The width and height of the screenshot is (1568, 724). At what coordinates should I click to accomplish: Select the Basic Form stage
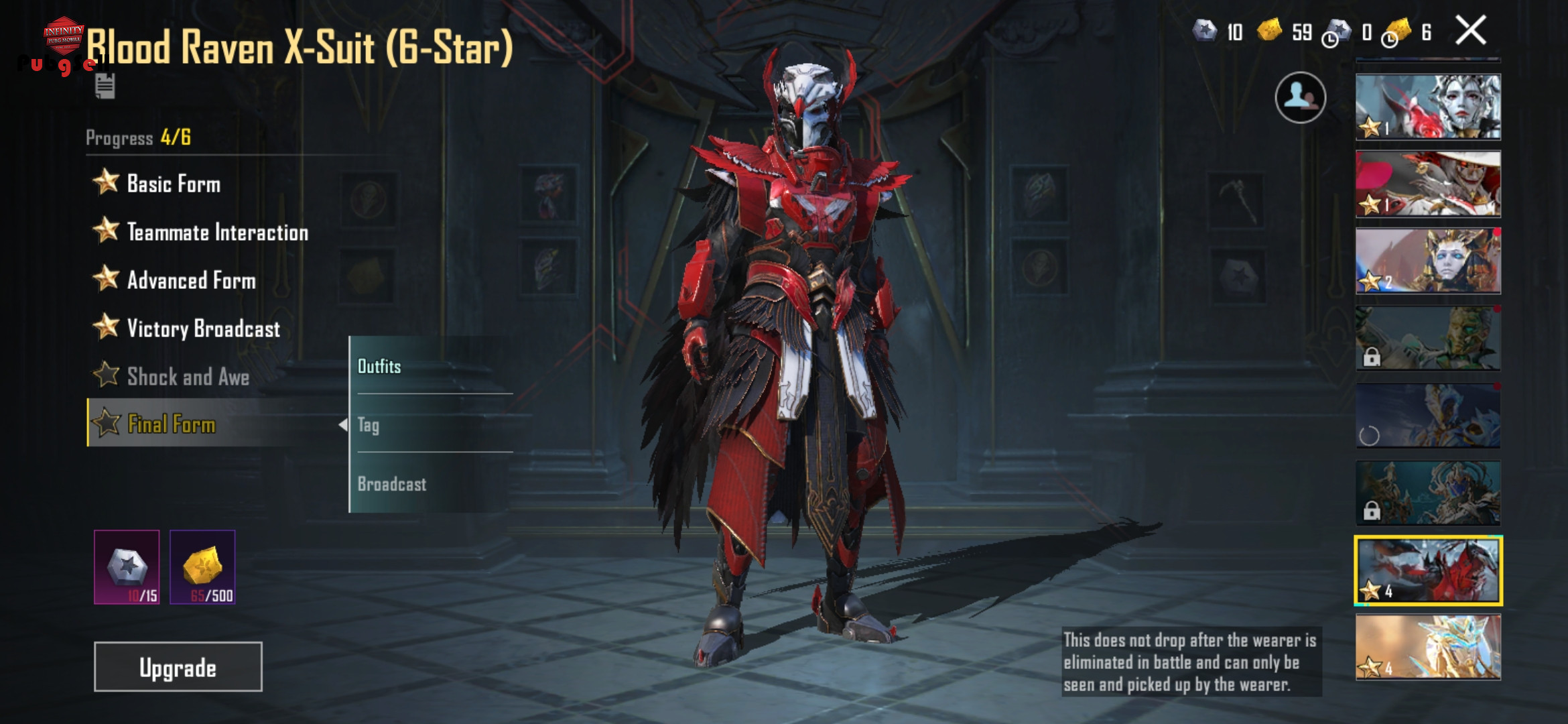[x=173, y=184]
